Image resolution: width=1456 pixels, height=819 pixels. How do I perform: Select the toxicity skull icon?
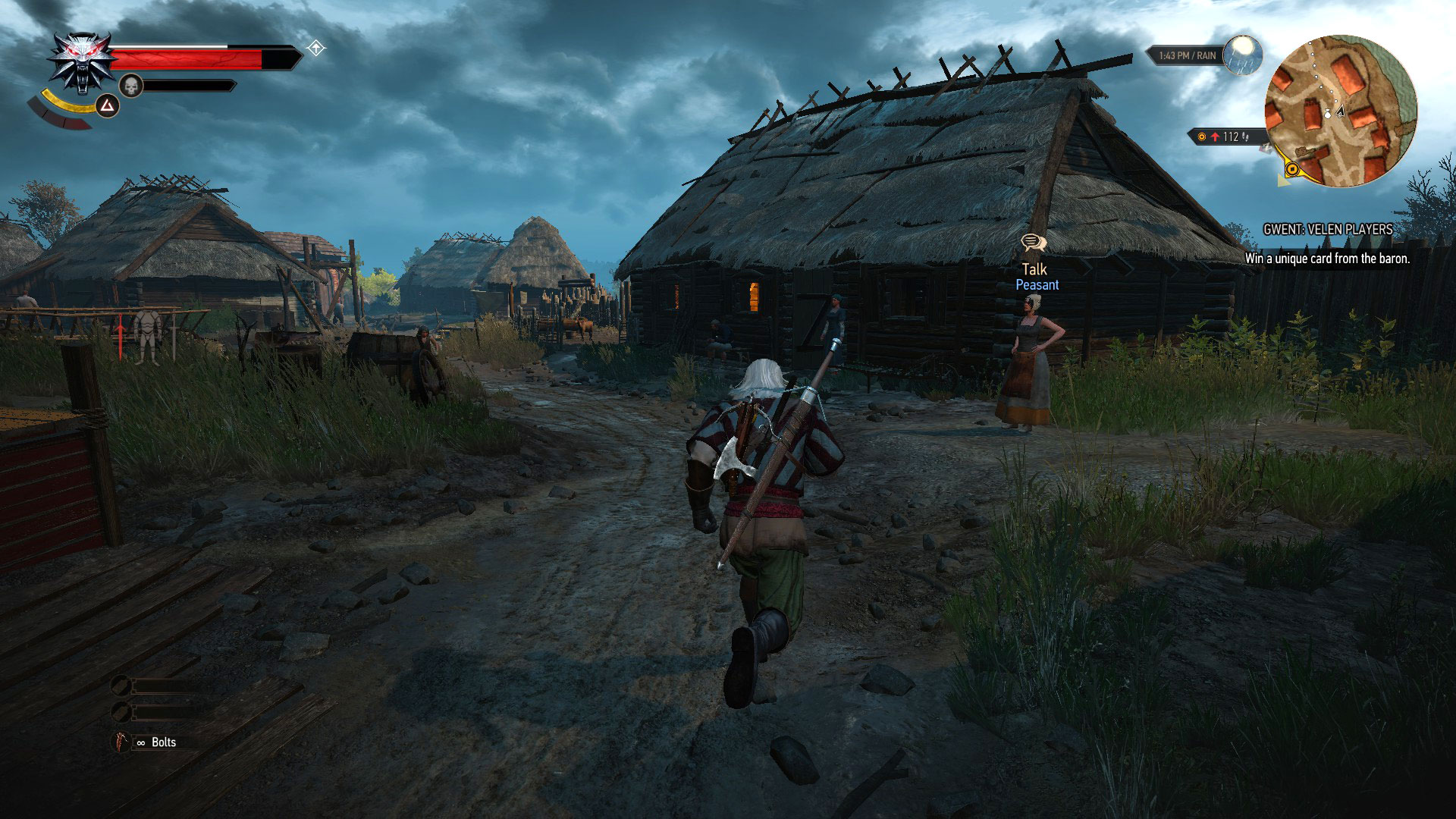pyautogui.click(x=130, y=85)
